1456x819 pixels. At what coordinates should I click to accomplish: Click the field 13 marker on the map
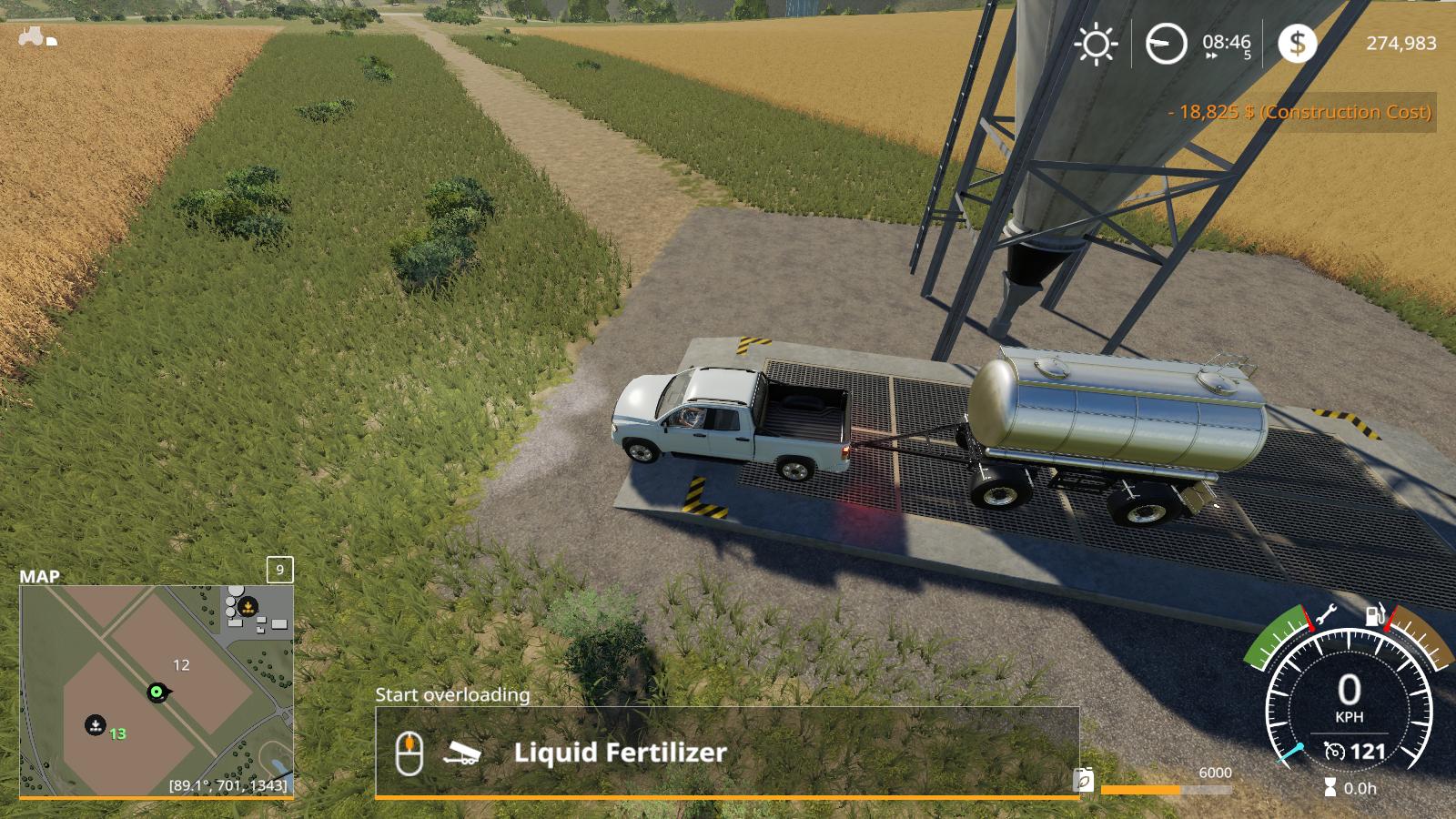click(96, 725)
